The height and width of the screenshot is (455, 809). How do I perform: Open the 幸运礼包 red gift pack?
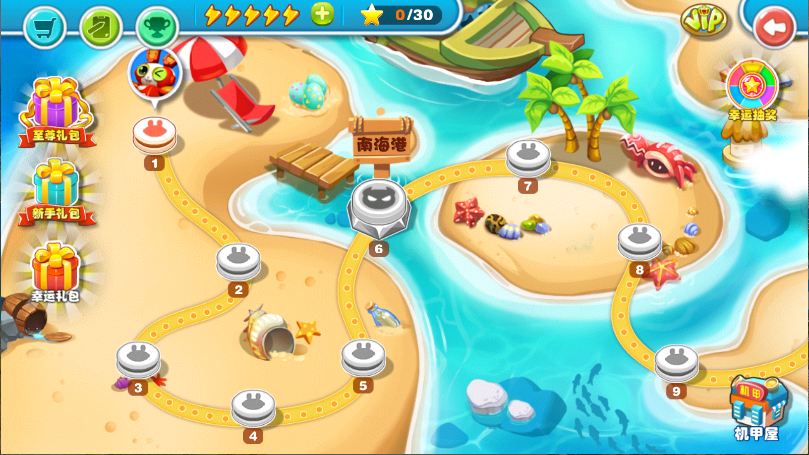click(x=55, y=268)
